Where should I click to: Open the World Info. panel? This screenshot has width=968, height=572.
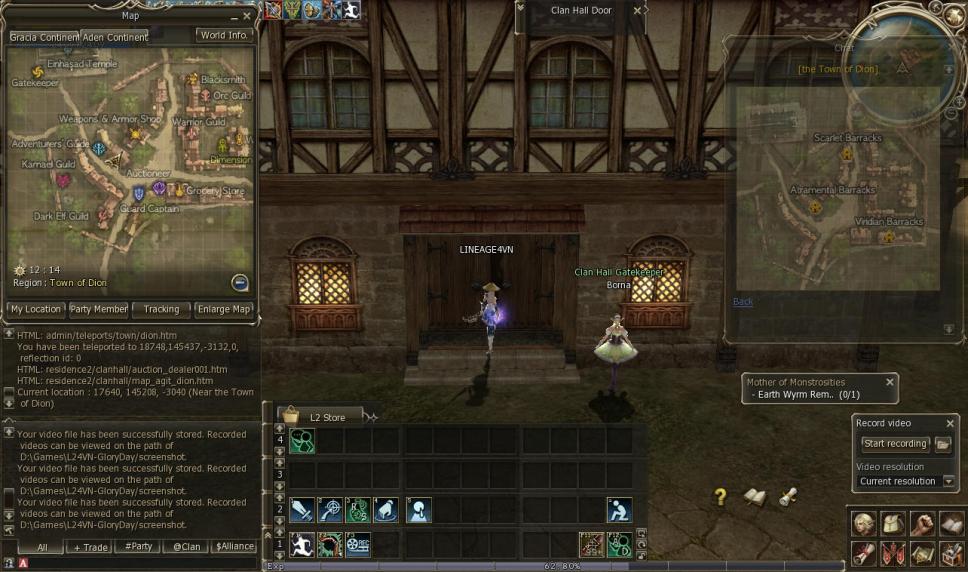[224, 35]
